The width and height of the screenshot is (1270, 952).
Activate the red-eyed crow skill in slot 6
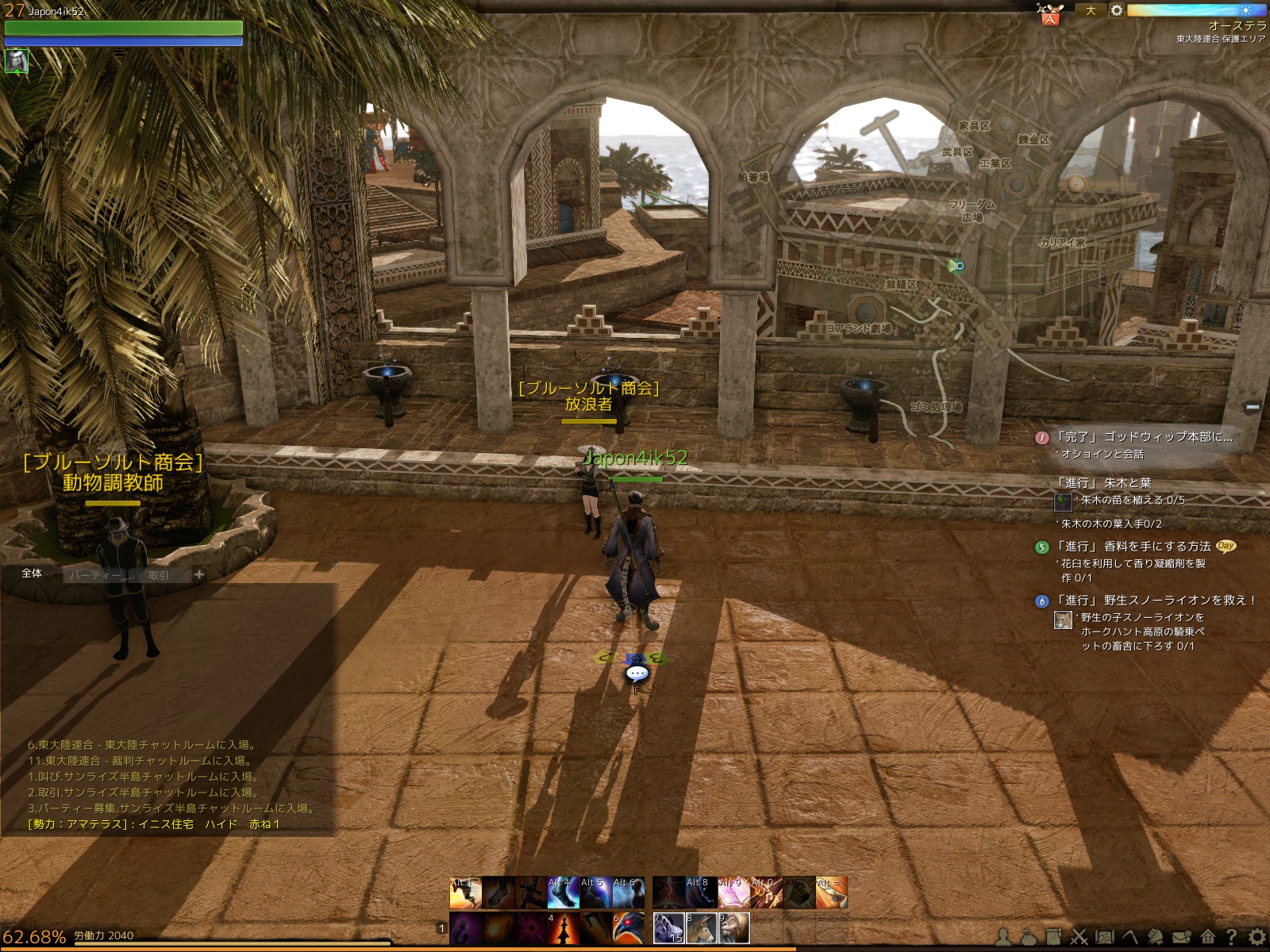coord(629,928)
